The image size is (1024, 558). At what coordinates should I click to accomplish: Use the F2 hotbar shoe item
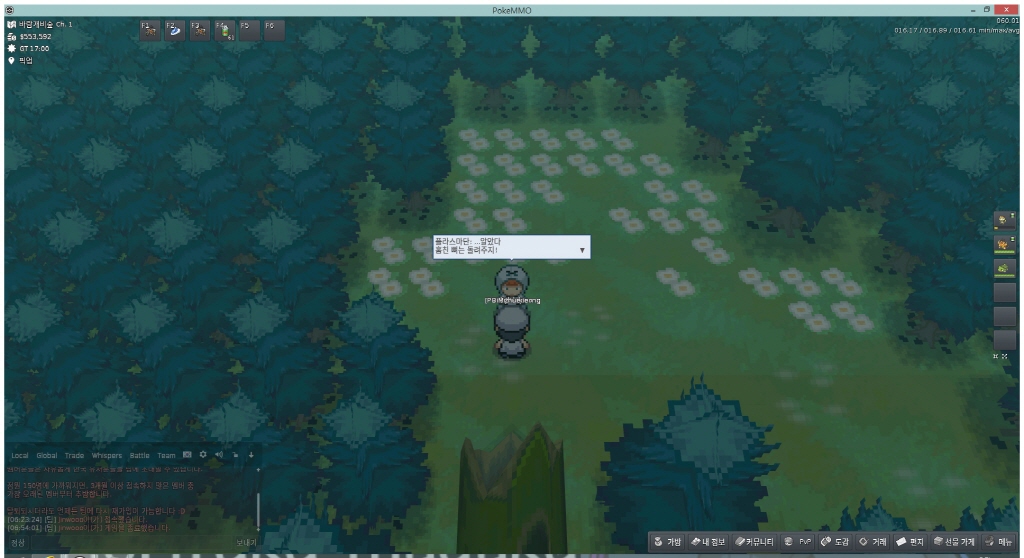click(x=175, y=31)
